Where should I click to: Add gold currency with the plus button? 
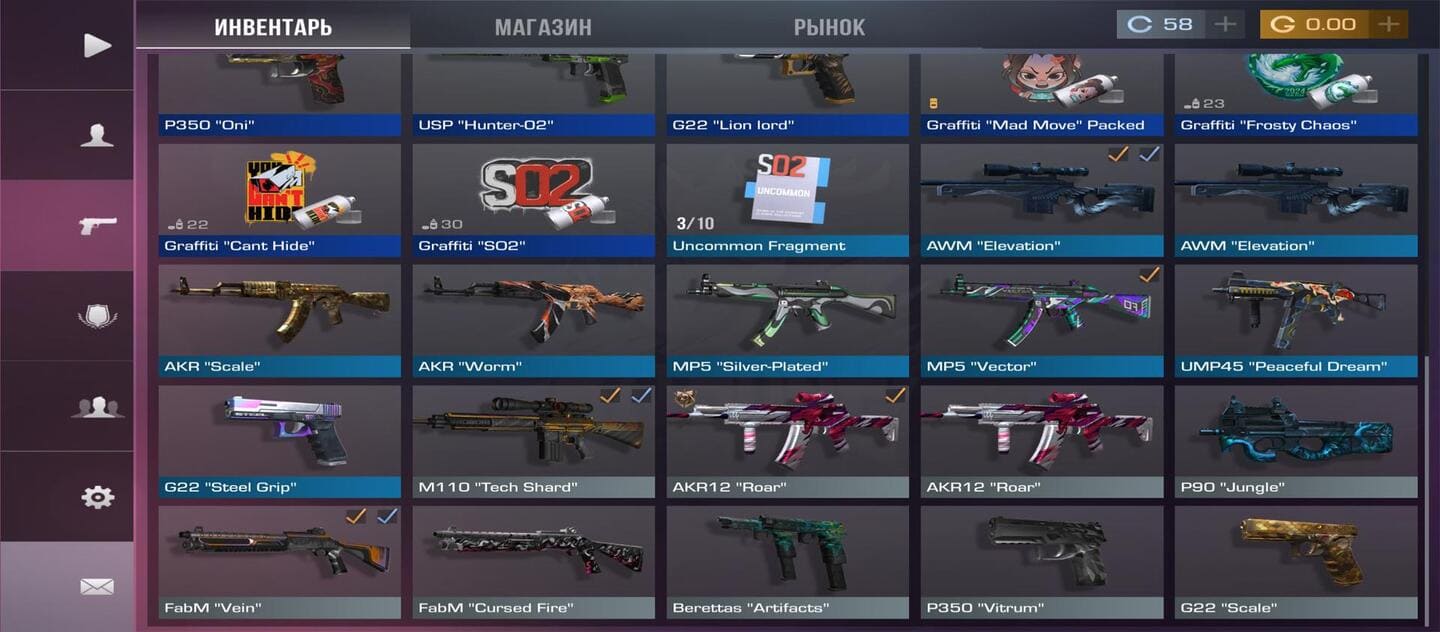pyautogui.click(x=1388, y=24)
